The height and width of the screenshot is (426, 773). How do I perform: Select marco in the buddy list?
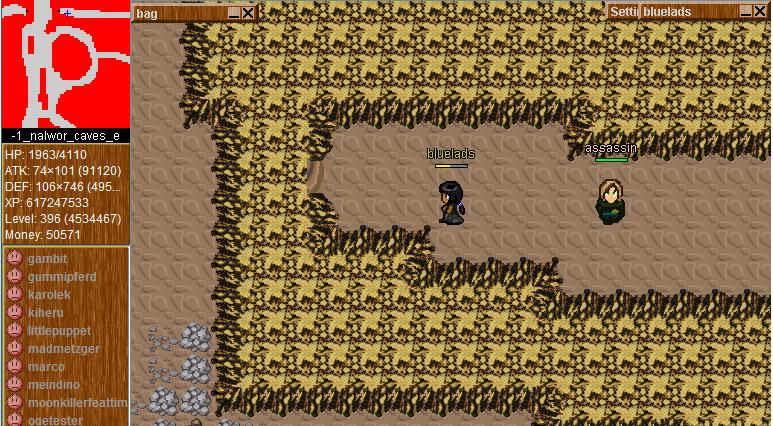point(46,367)
